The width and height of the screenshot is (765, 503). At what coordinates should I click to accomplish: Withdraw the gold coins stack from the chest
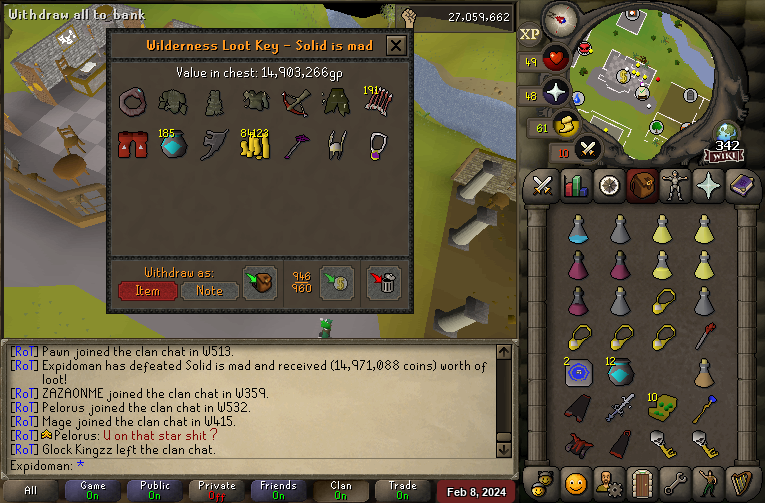coord(255,146)
